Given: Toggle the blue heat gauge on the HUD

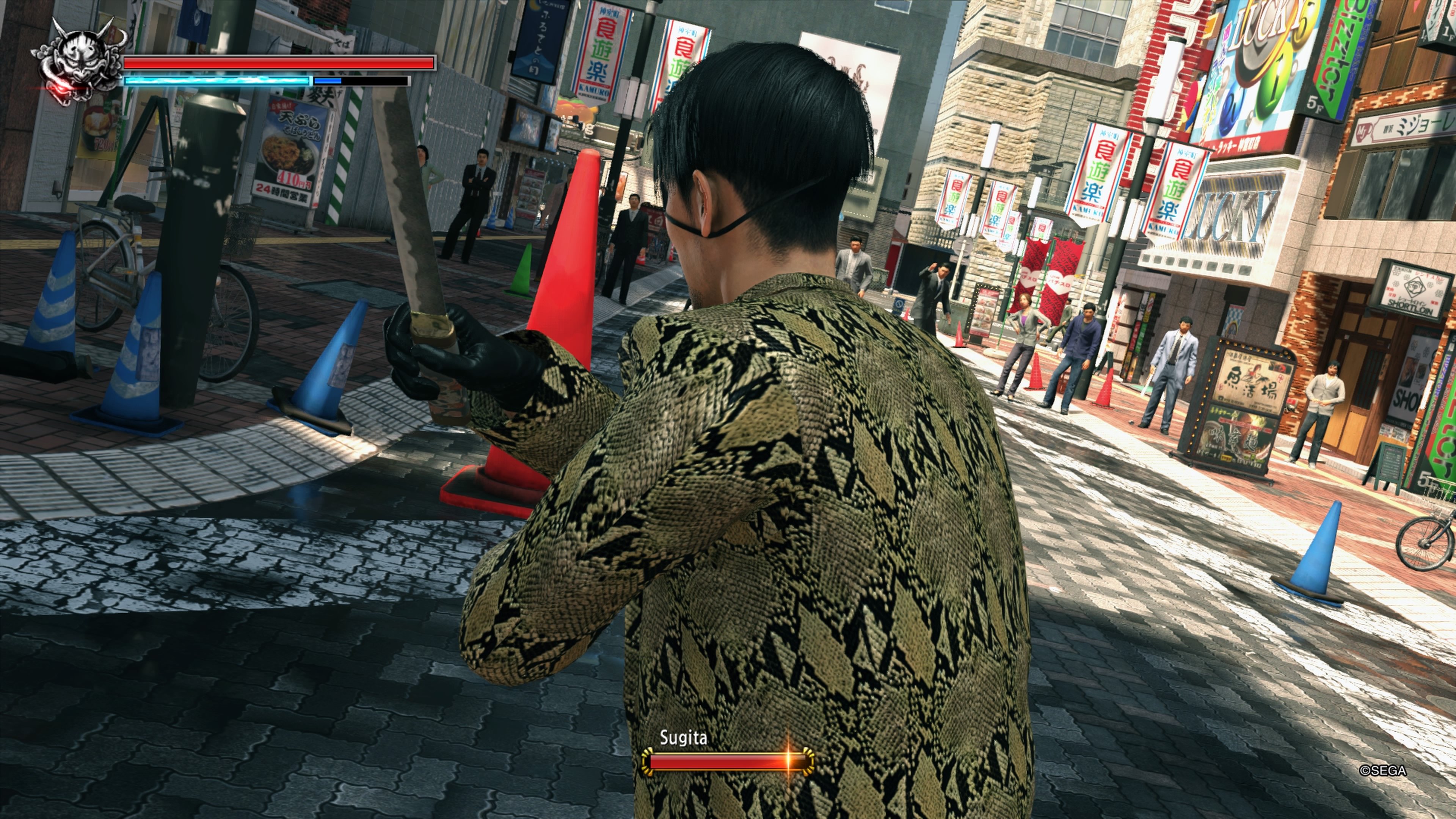Looking at the screenshot, I should coord(218,82).
